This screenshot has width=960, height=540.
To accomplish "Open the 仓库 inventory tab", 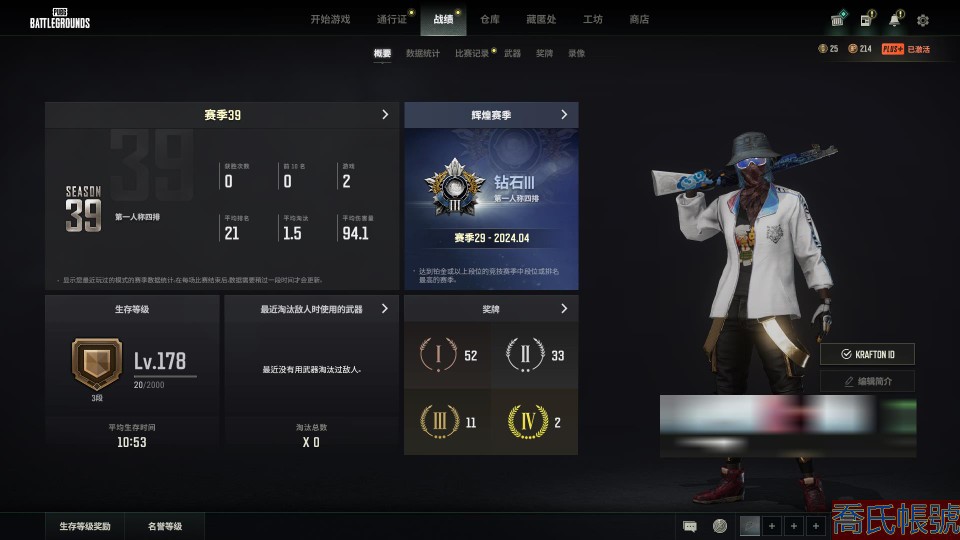I will click(490, 19).
